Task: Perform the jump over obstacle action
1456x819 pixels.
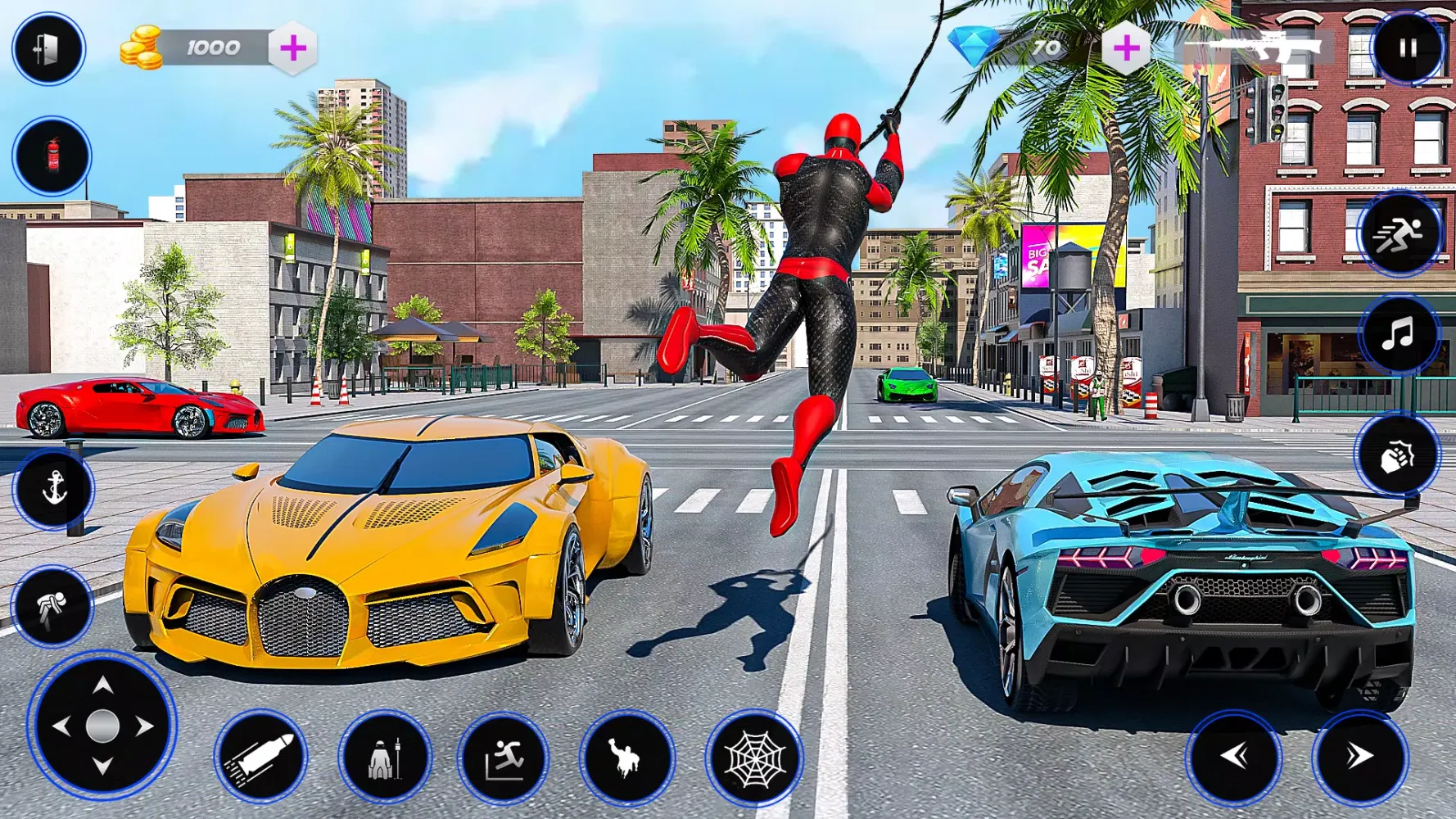Action: pyautogui.click(x=504, y=758)
